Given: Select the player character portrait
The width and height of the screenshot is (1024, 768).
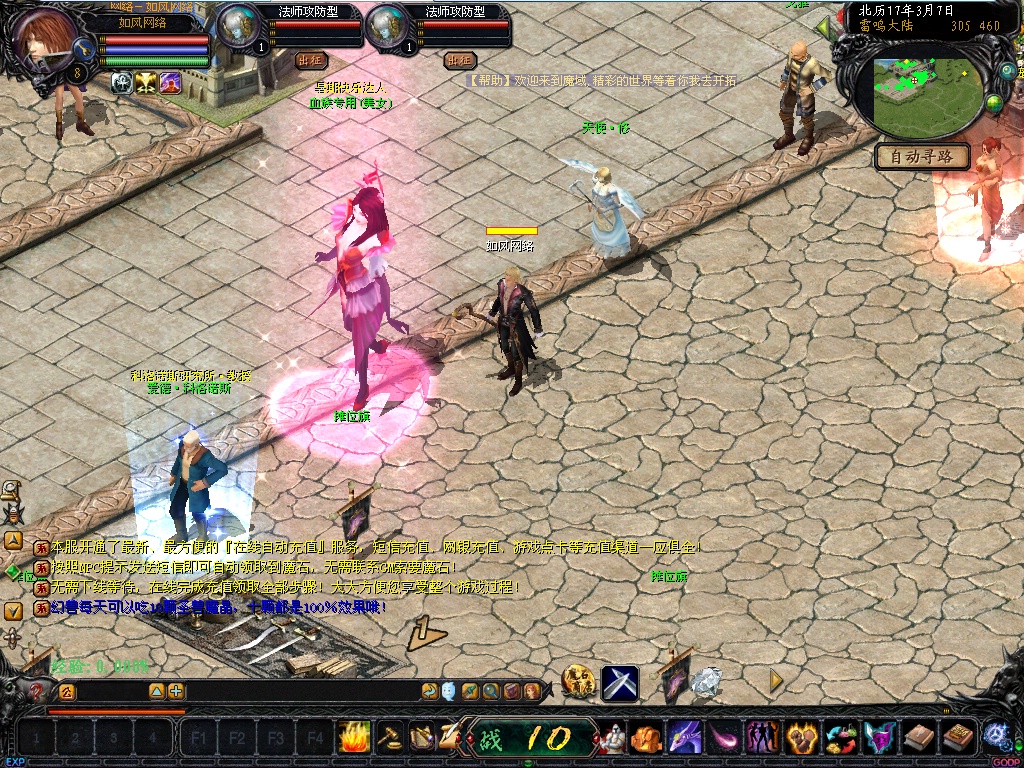Looking at the screenshot, I should tap(45, 40).
